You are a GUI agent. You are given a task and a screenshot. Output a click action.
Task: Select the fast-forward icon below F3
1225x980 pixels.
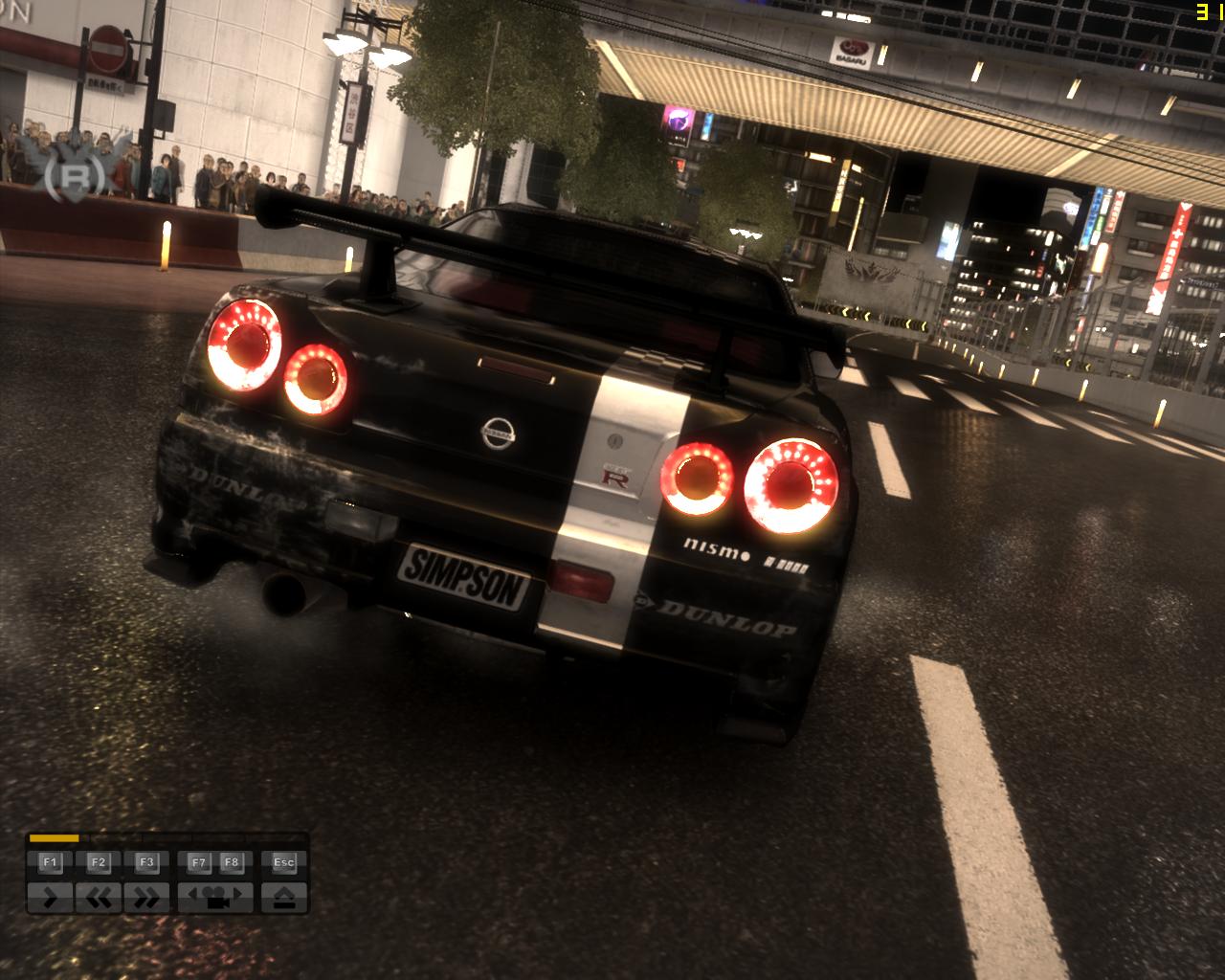147,896
